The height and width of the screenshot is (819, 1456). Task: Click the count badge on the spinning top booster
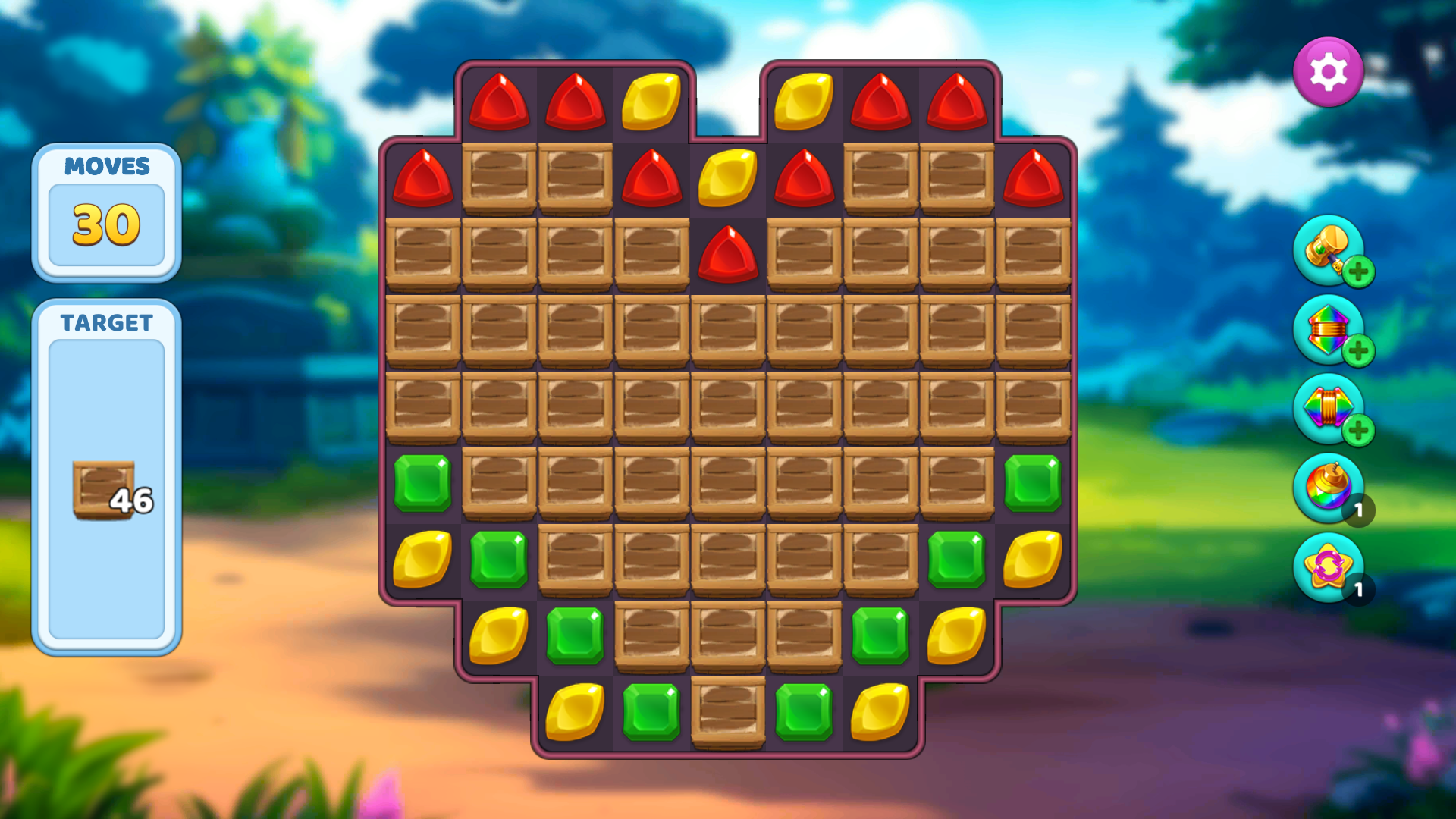[1360, 511]
